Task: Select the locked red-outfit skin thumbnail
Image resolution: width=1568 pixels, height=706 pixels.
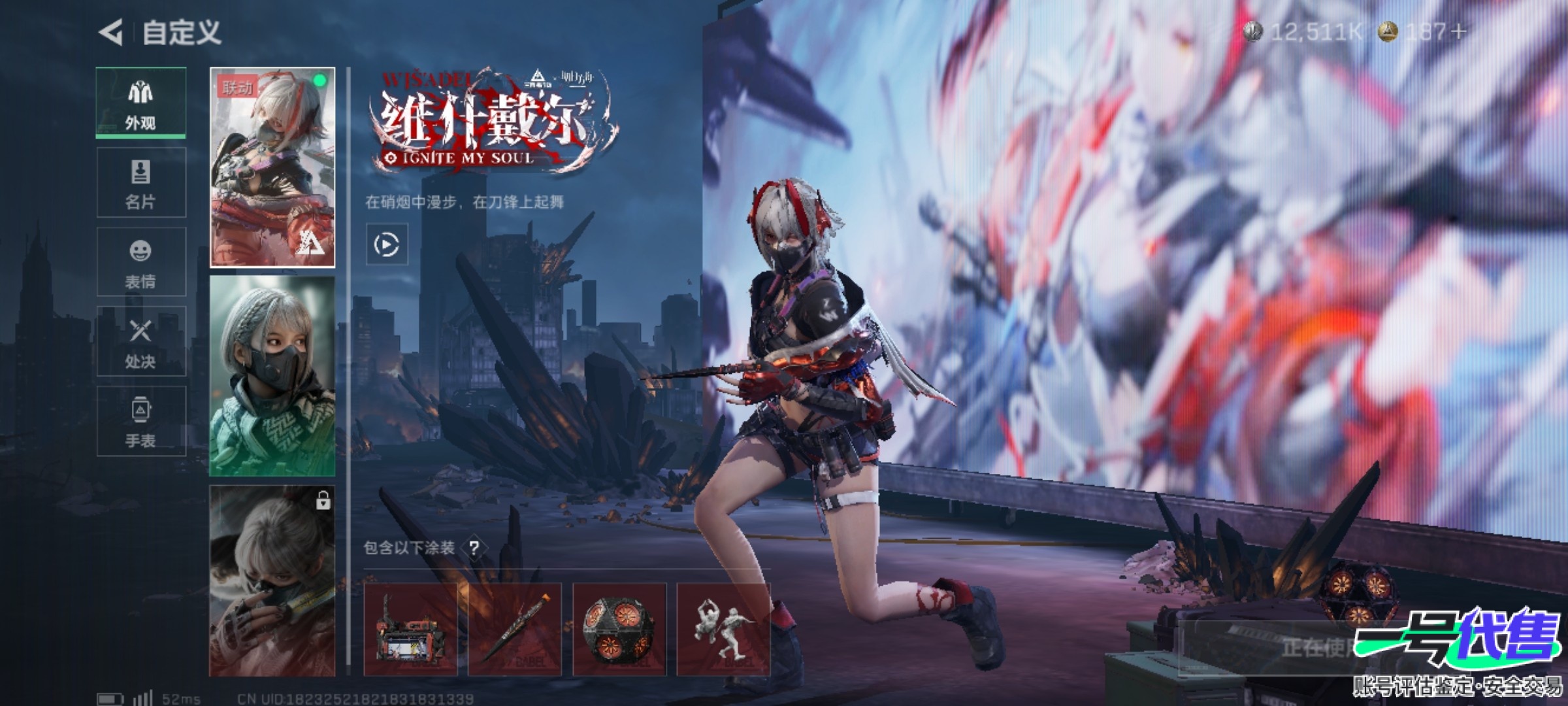Action: [x=272, y=580]
